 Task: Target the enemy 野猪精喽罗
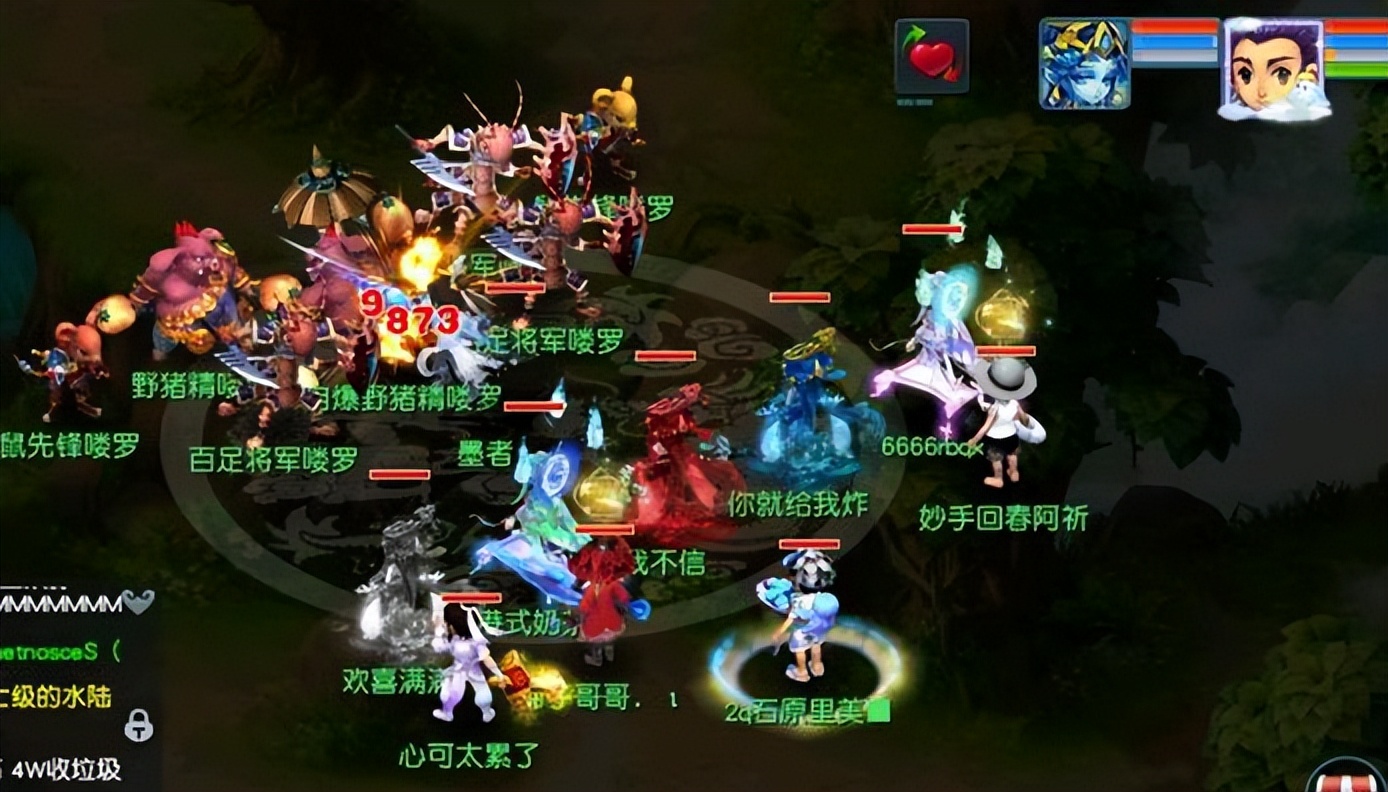coord(185,387)
